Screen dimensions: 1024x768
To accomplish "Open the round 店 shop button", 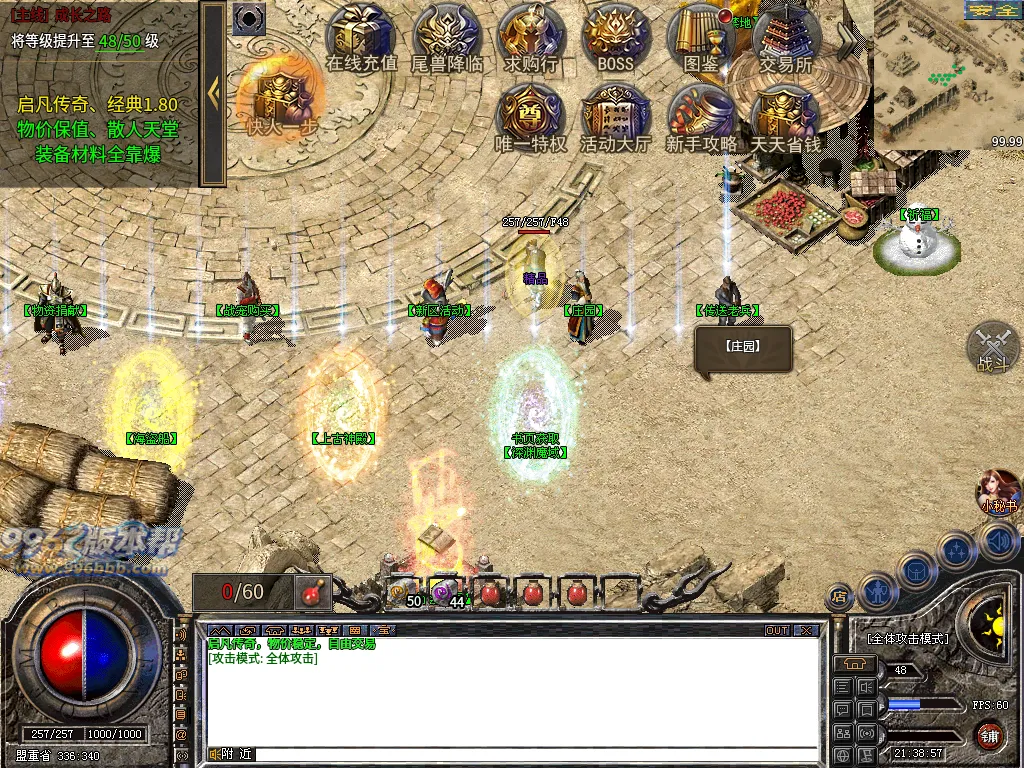I will tap(839, 598).
